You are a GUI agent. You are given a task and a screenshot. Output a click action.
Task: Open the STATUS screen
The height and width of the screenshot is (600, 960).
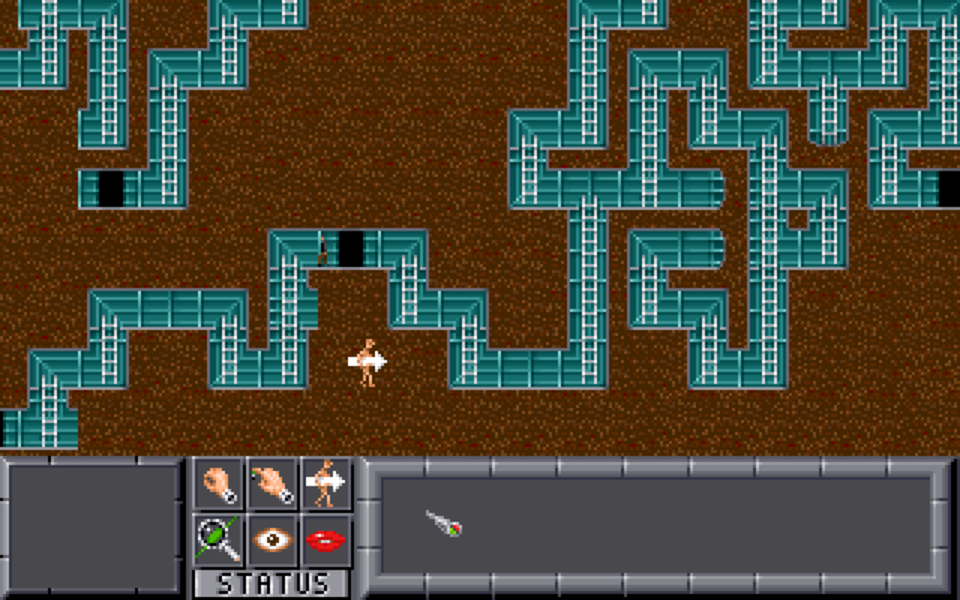[272, 584]
